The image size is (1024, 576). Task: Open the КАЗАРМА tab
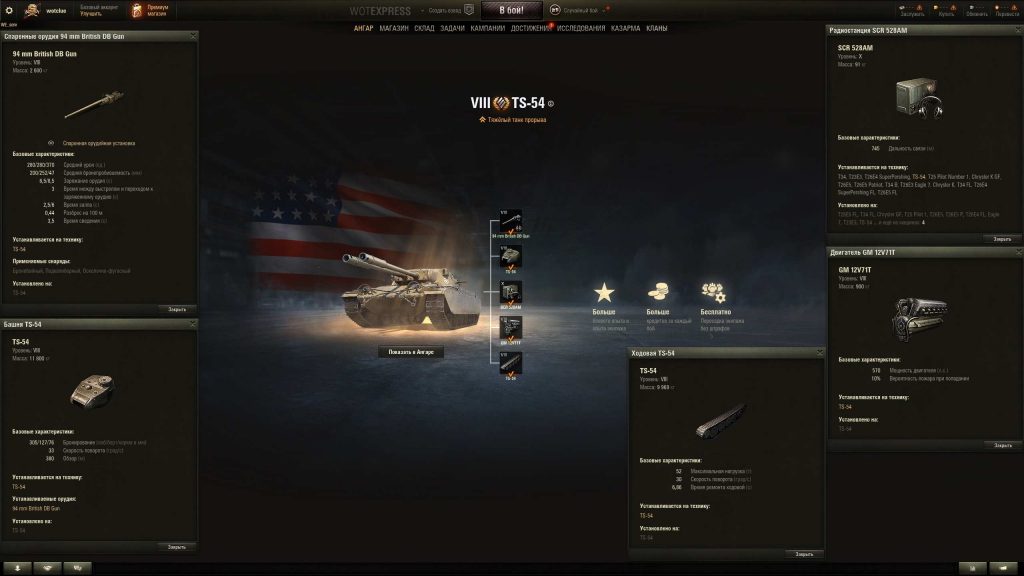pos(626,28)
